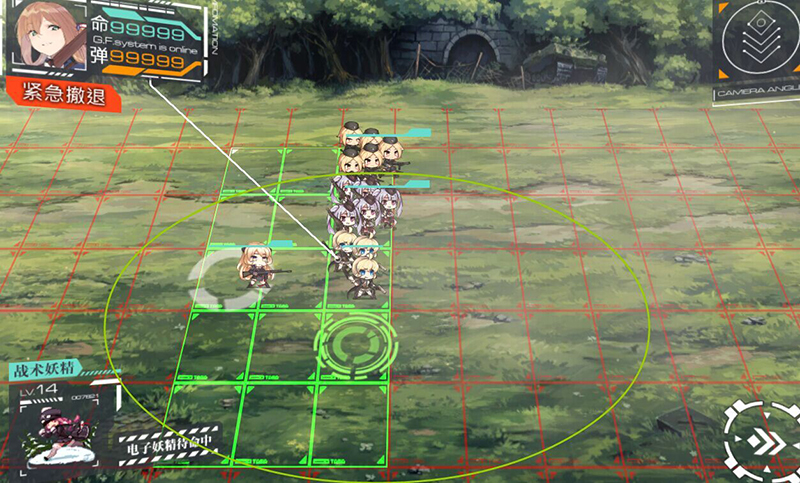Toggle the Camera Angle control
The image size is (800, 483).
point(757,45)
